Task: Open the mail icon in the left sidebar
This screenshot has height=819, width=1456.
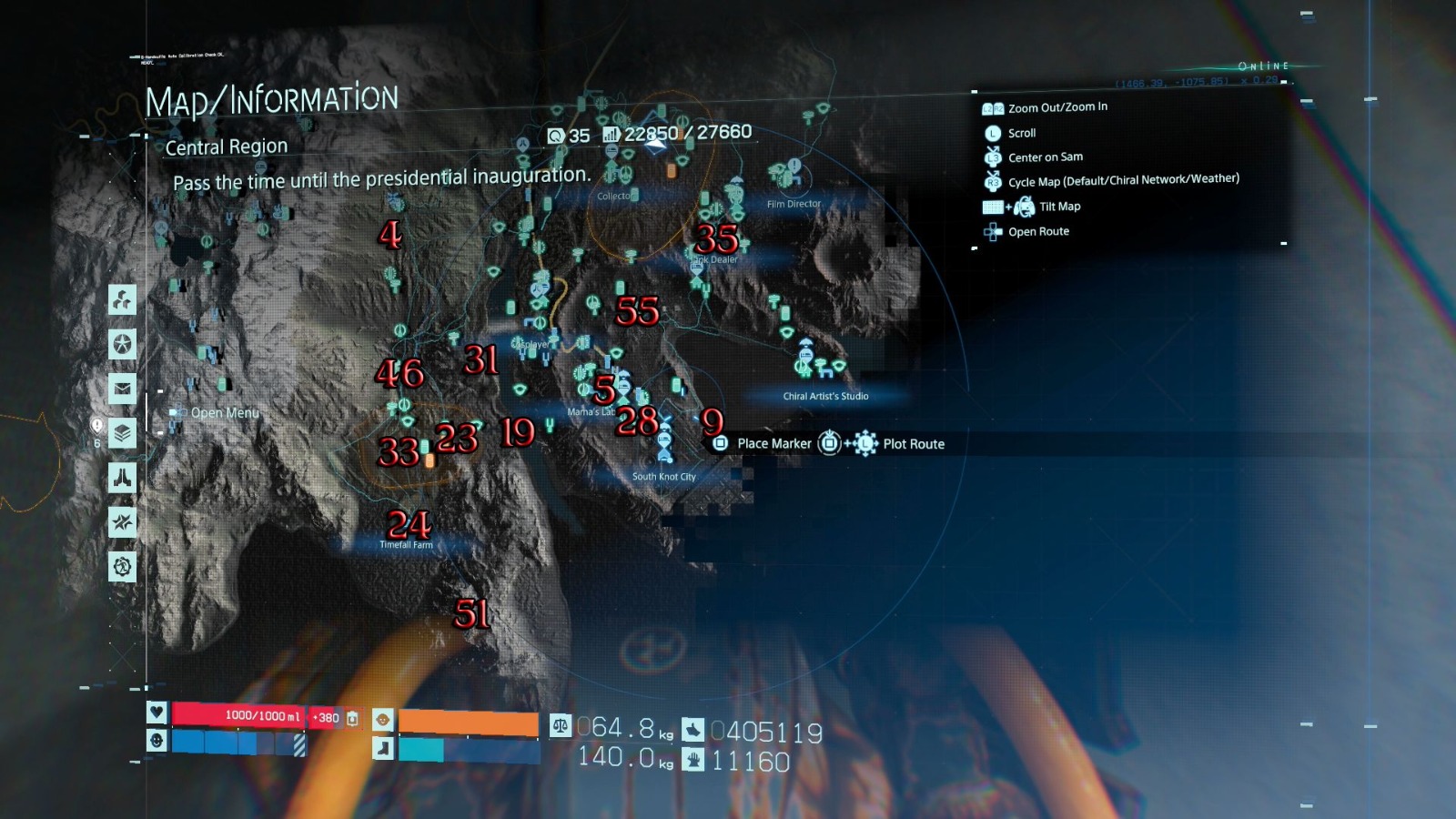Action: (123, 389)
